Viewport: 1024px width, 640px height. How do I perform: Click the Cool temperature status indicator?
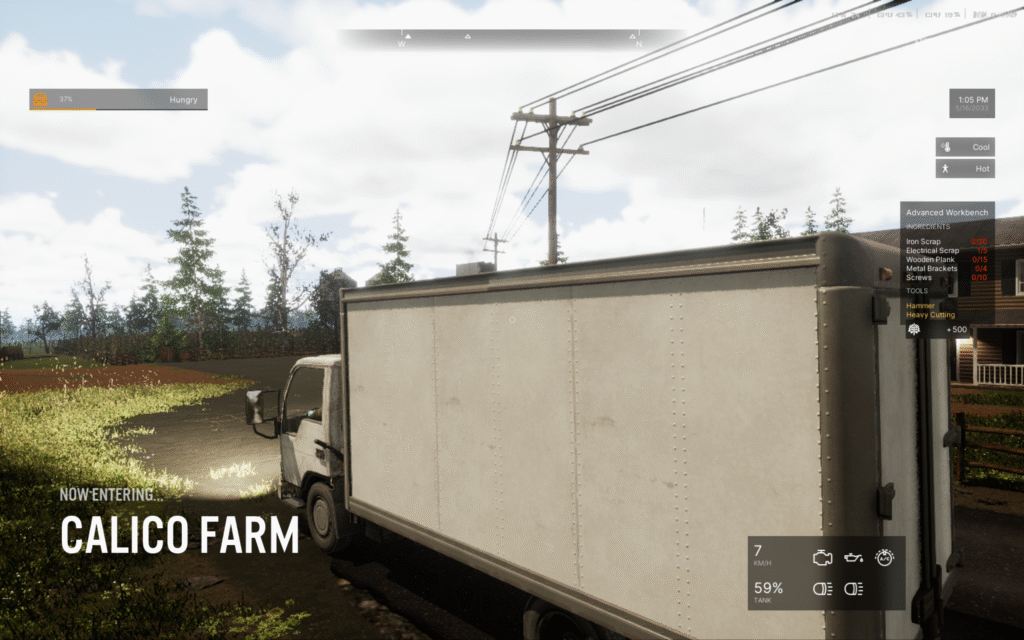(965, 147)
